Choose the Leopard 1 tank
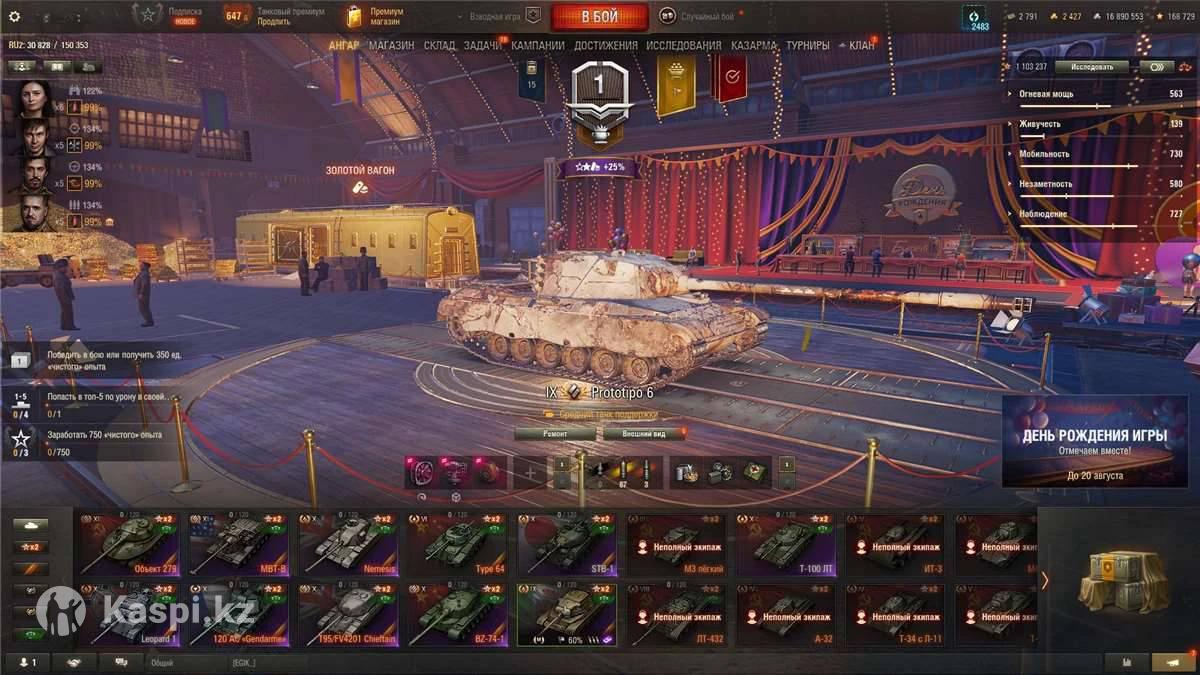This screenshot has height=675, width=1200. click(130, 615)
